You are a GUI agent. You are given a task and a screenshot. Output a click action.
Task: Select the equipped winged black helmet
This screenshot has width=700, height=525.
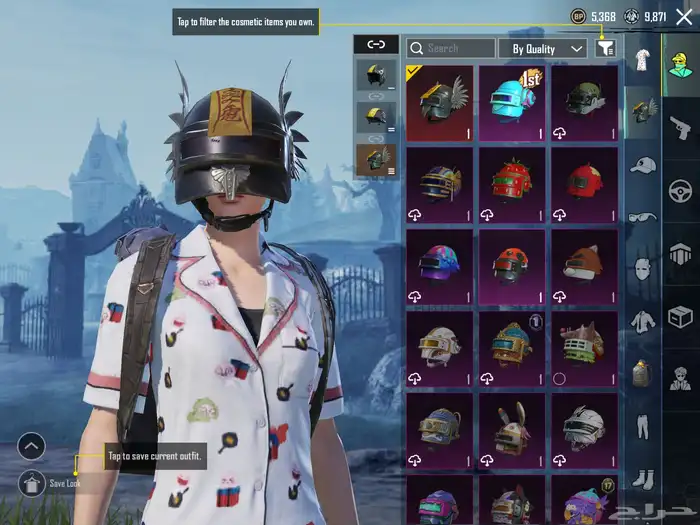click(x=440, y=102)
